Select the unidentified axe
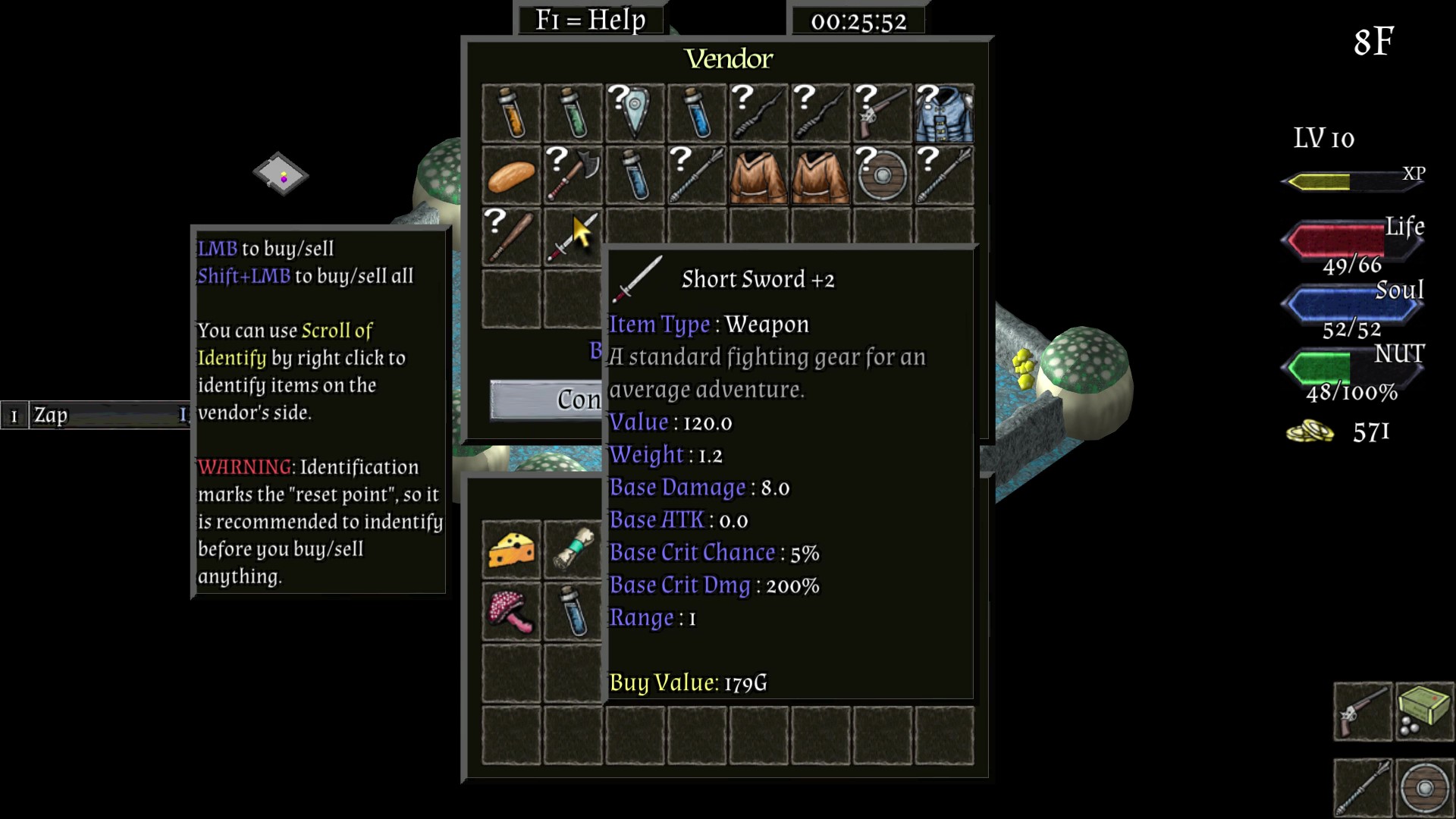 [x=573, y=176]
